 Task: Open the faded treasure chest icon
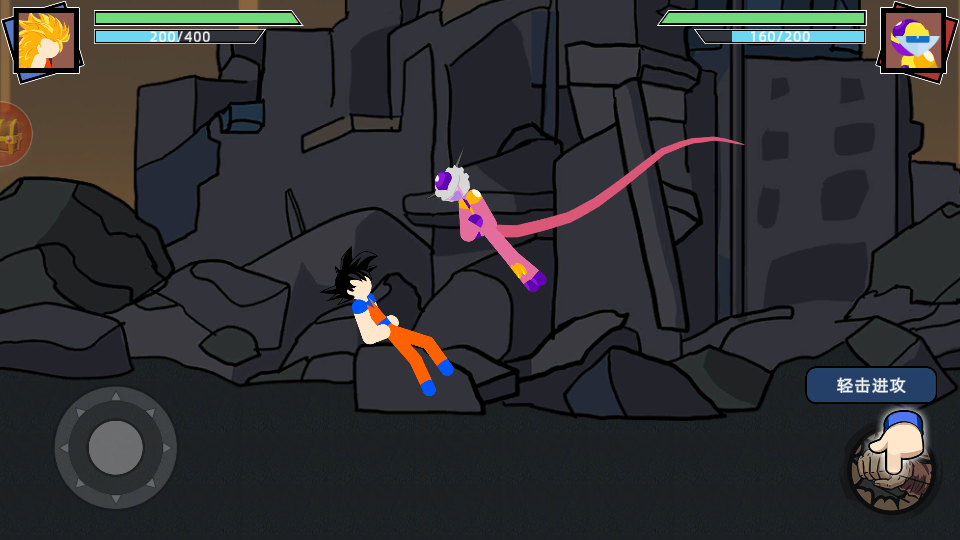[10, 134]
